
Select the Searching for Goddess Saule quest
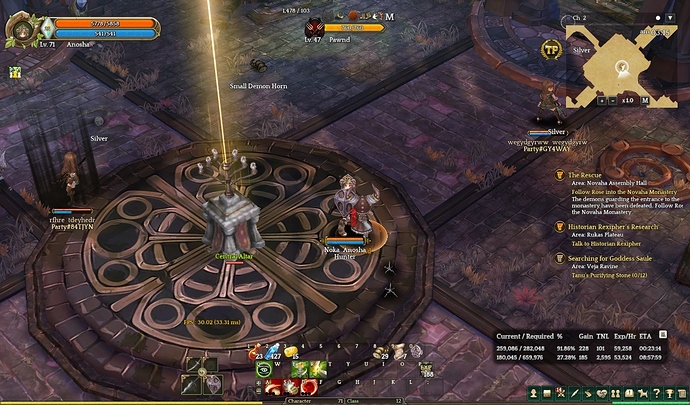pyautogui.click(x=609, y=258)
